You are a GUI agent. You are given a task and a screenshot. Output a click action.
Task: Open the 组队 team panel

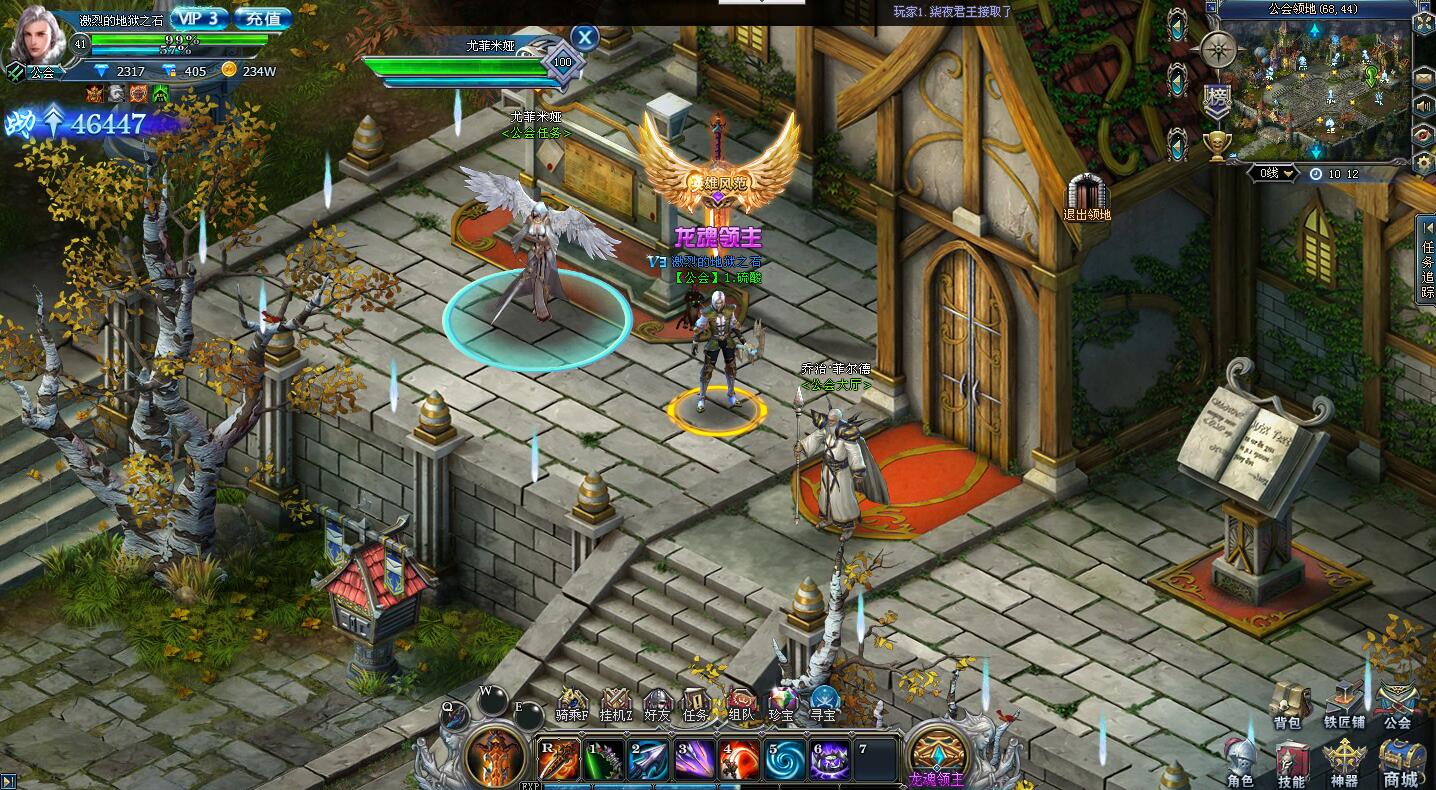tap(741, 704)
